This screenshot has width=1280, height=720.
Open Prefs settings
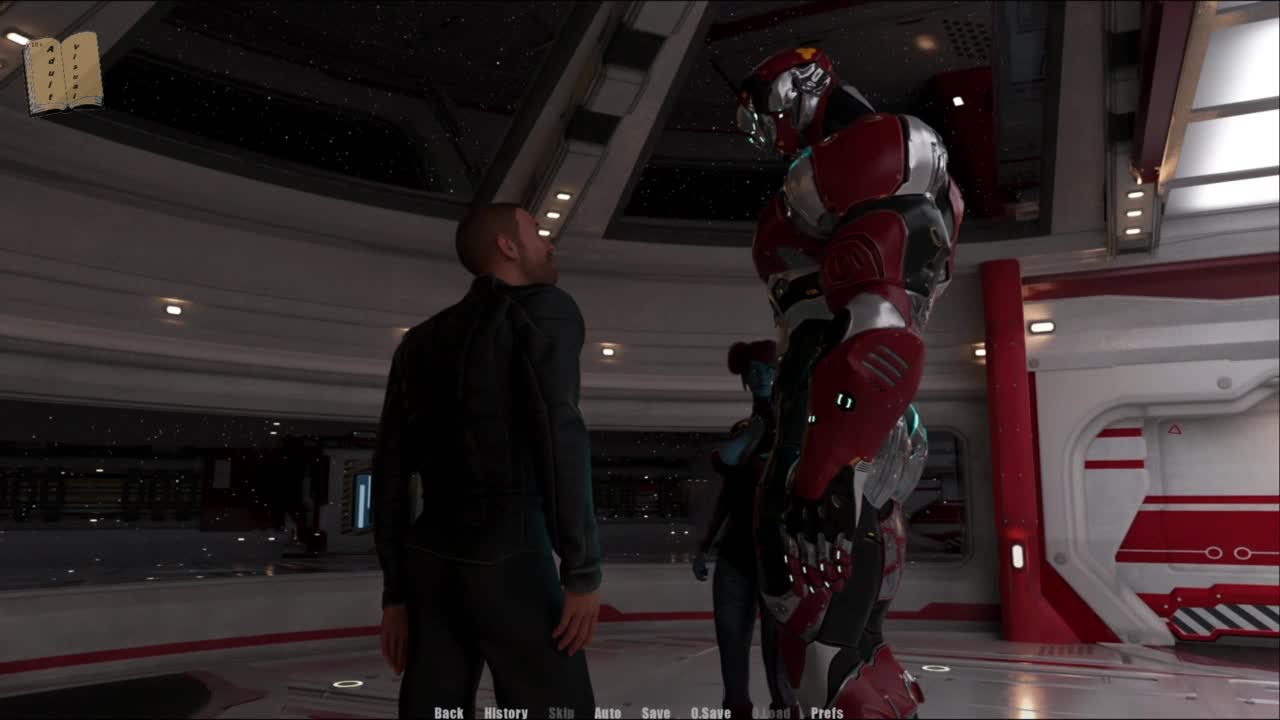(827, 713)
